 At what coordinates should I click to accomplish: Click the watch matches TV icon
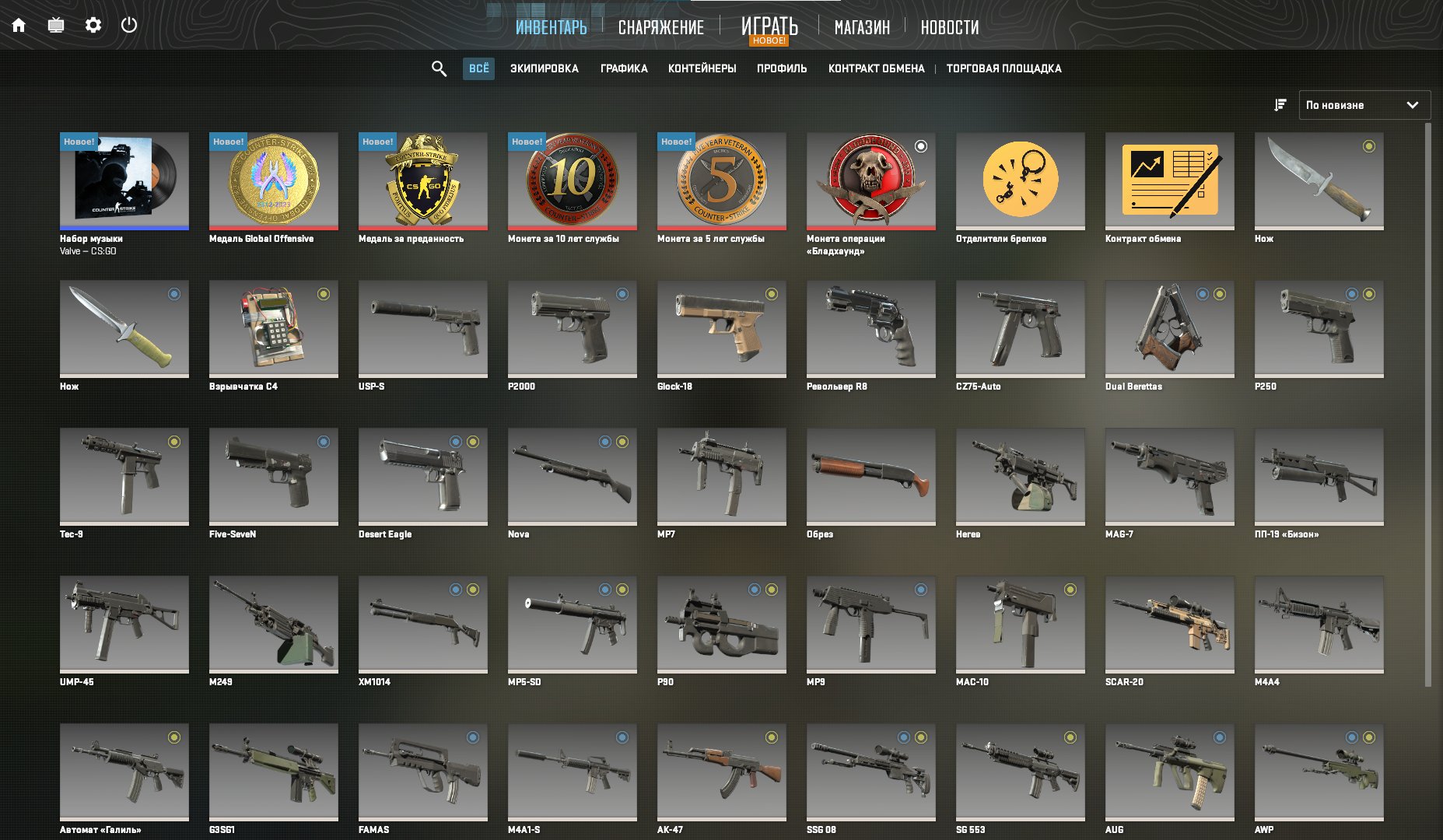[x=54, y=25]
